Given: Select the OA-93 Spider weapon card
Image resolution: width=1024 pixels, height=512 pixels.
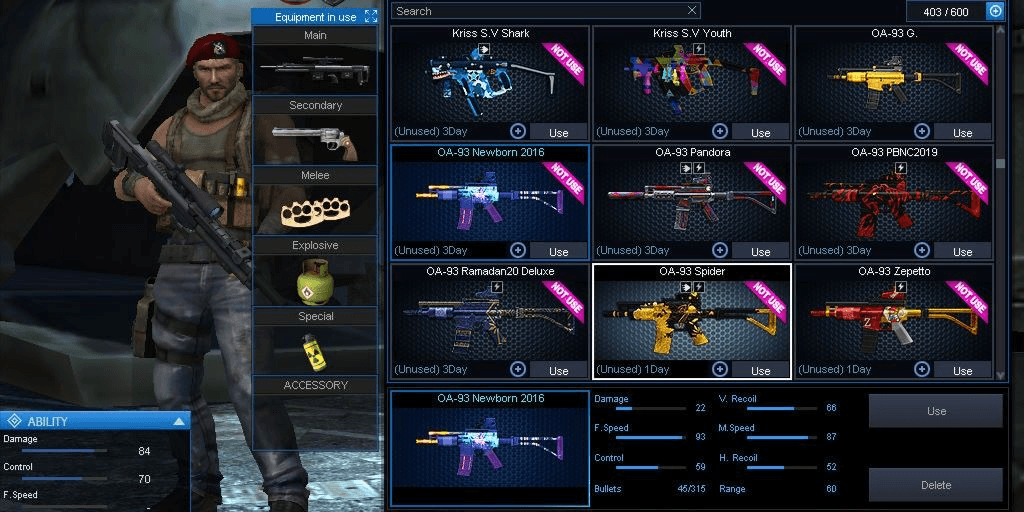Looking at the screenshot, I should click(x=691, y=317).
